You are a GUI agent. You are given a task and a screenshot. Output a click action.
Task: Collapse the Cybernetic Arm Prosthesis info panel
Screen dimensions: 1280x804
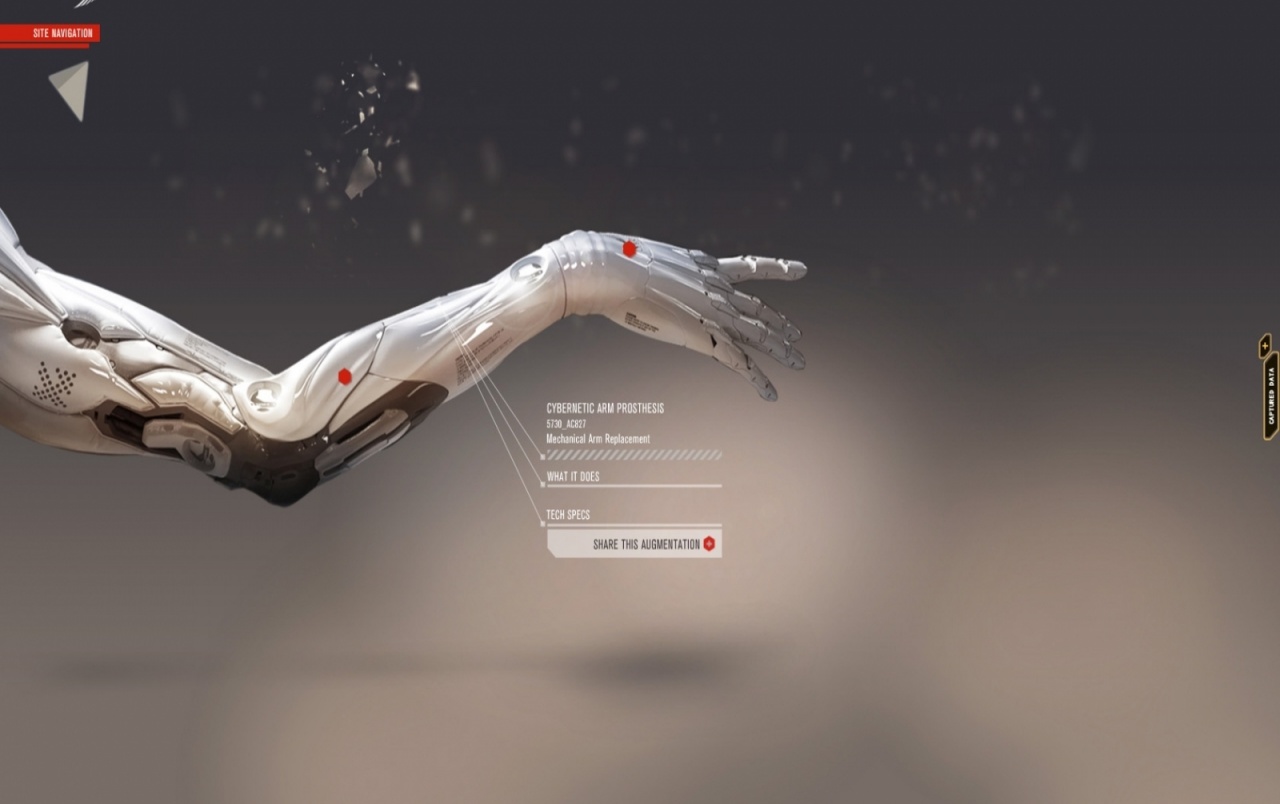coord(605,407)
